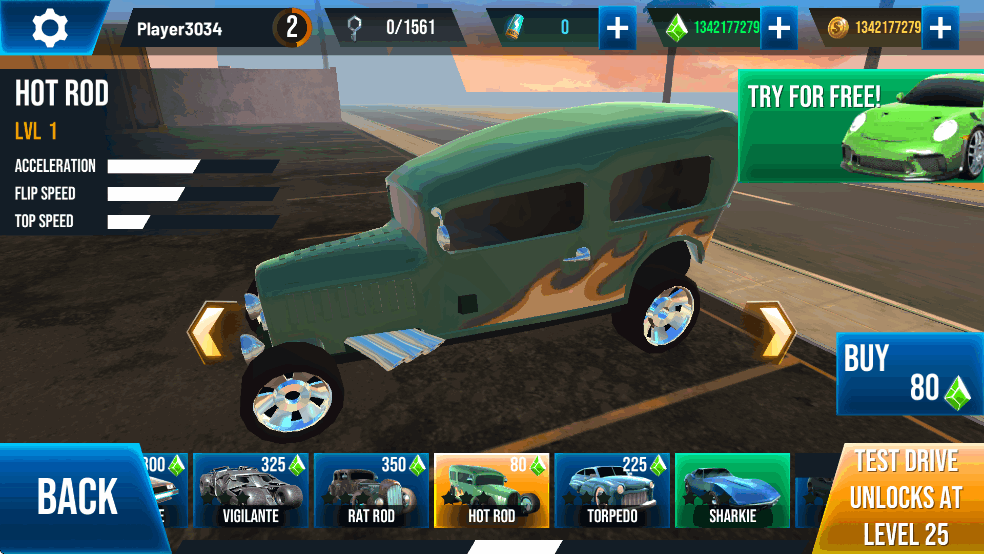
Task: Open the gear settings menu
Action: click(x=50, y=27)
